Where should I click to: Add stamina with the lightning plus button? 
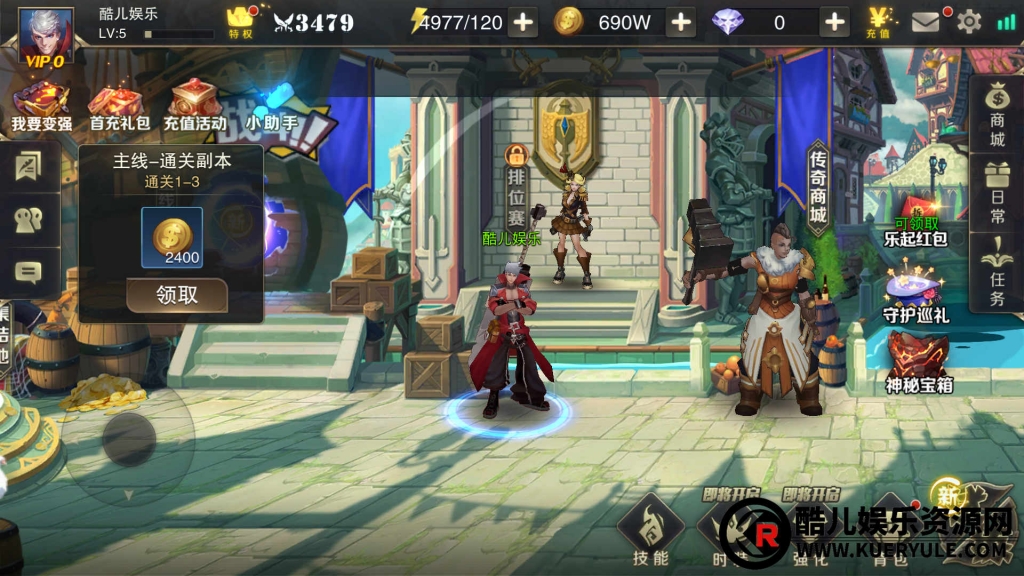tap(523, 22)
